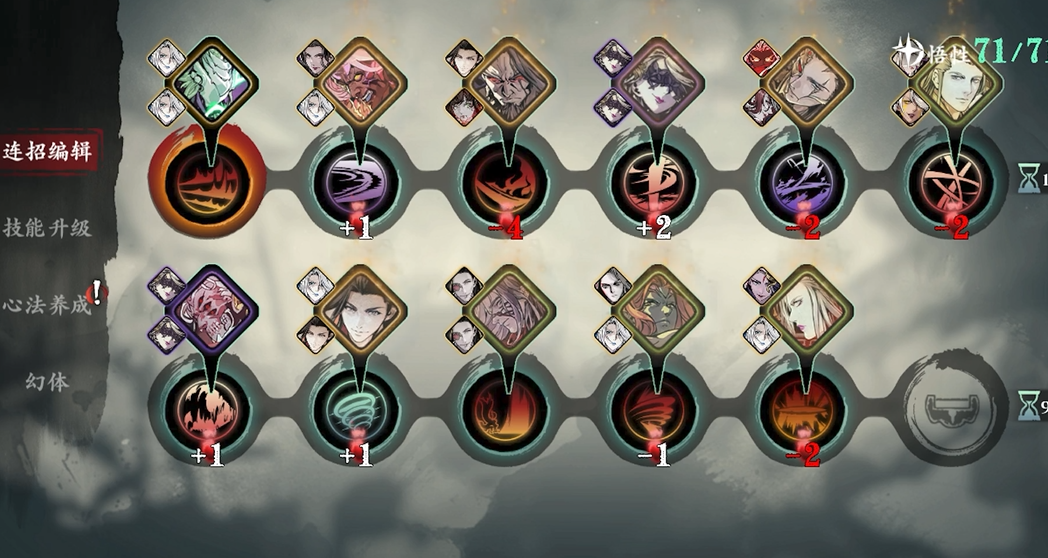Choose the red tornado skill marked -1
This screenshot has width=1048, height=558.
[655, 408]
